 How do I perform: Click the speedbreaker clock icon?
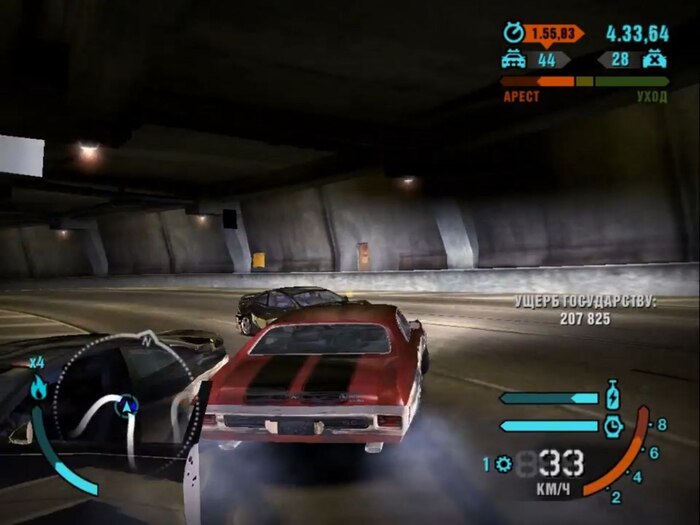(x=613, y=425)
